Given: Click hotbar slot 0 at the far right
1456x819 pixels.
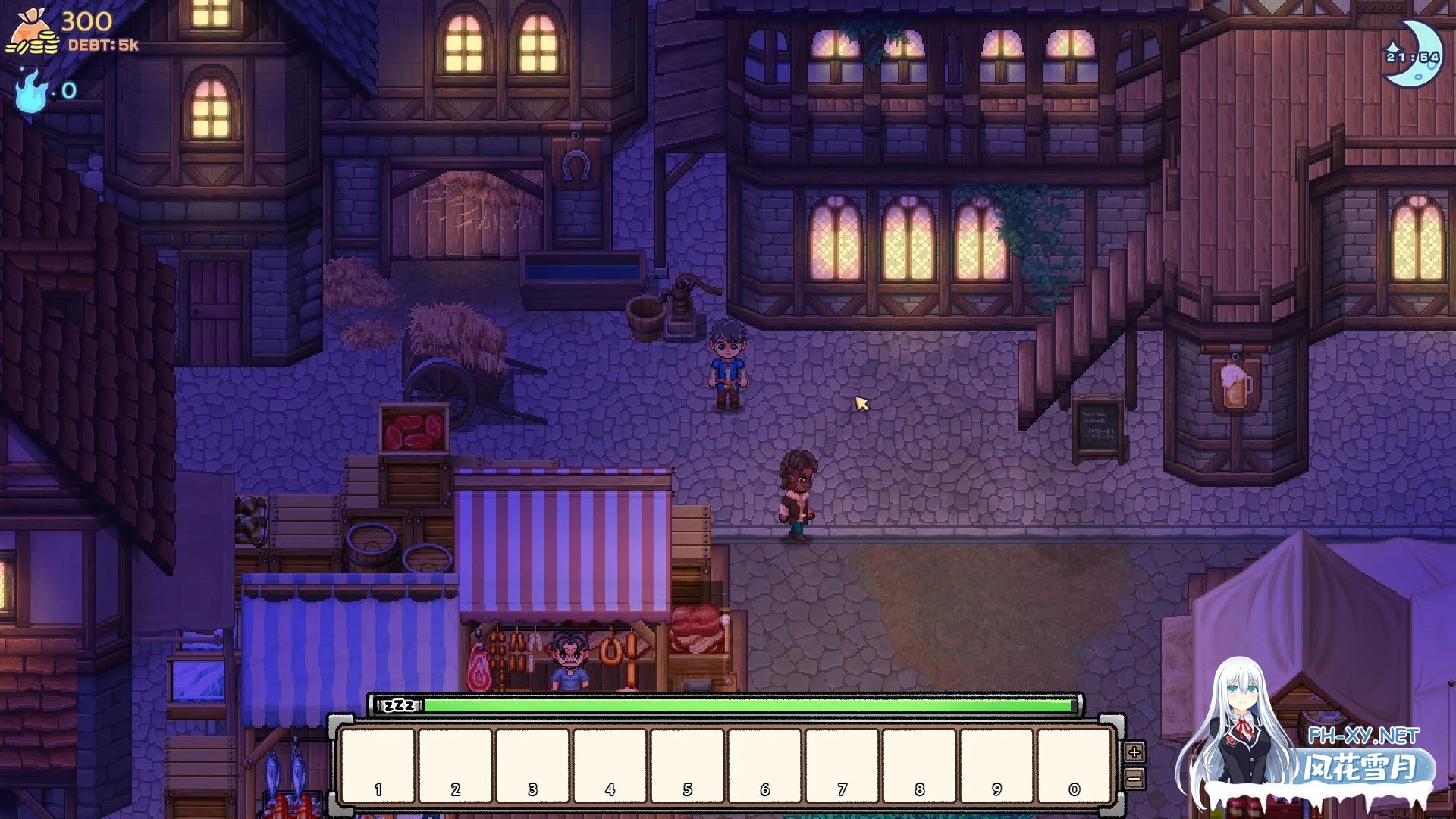Looking at the screenshot, I should pyautogui.click(x=1073, y=766).
